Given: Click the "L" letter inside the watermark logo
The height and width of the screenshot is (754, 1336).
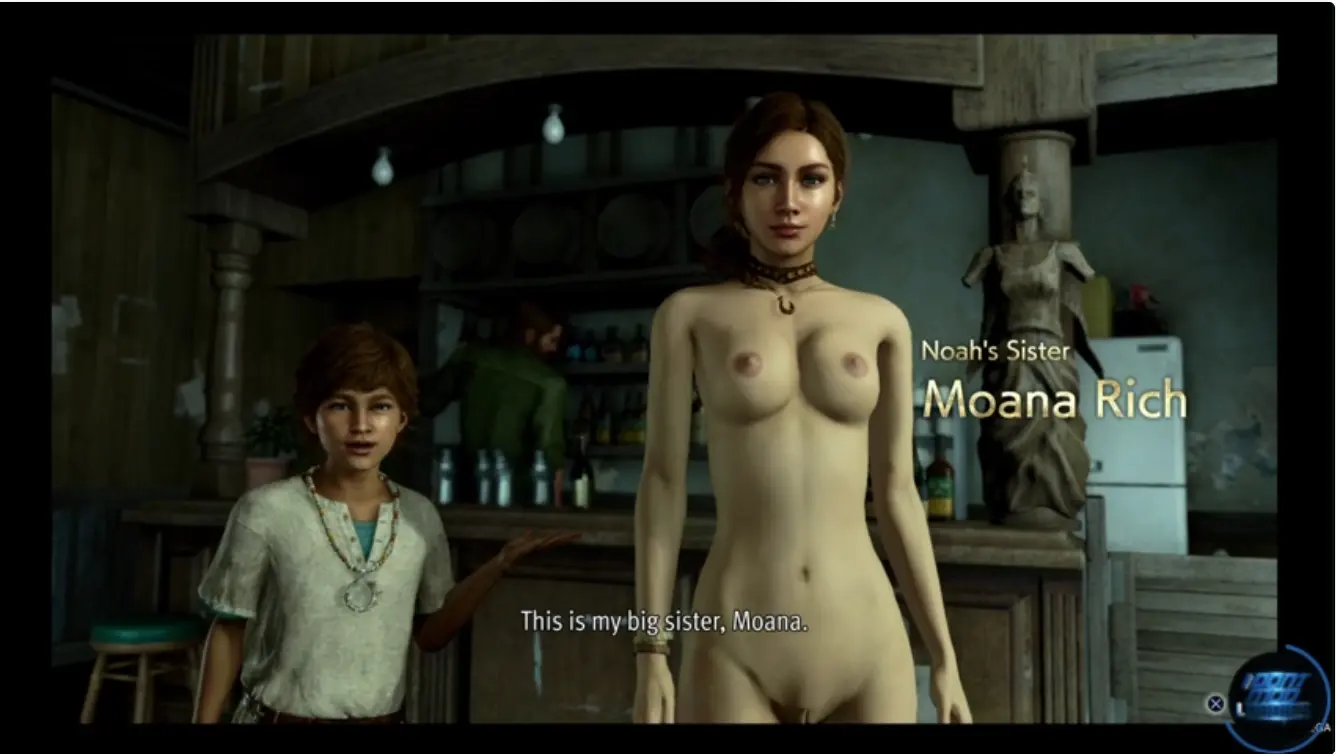Looking at the screenshot, I should pos(1240,708).
